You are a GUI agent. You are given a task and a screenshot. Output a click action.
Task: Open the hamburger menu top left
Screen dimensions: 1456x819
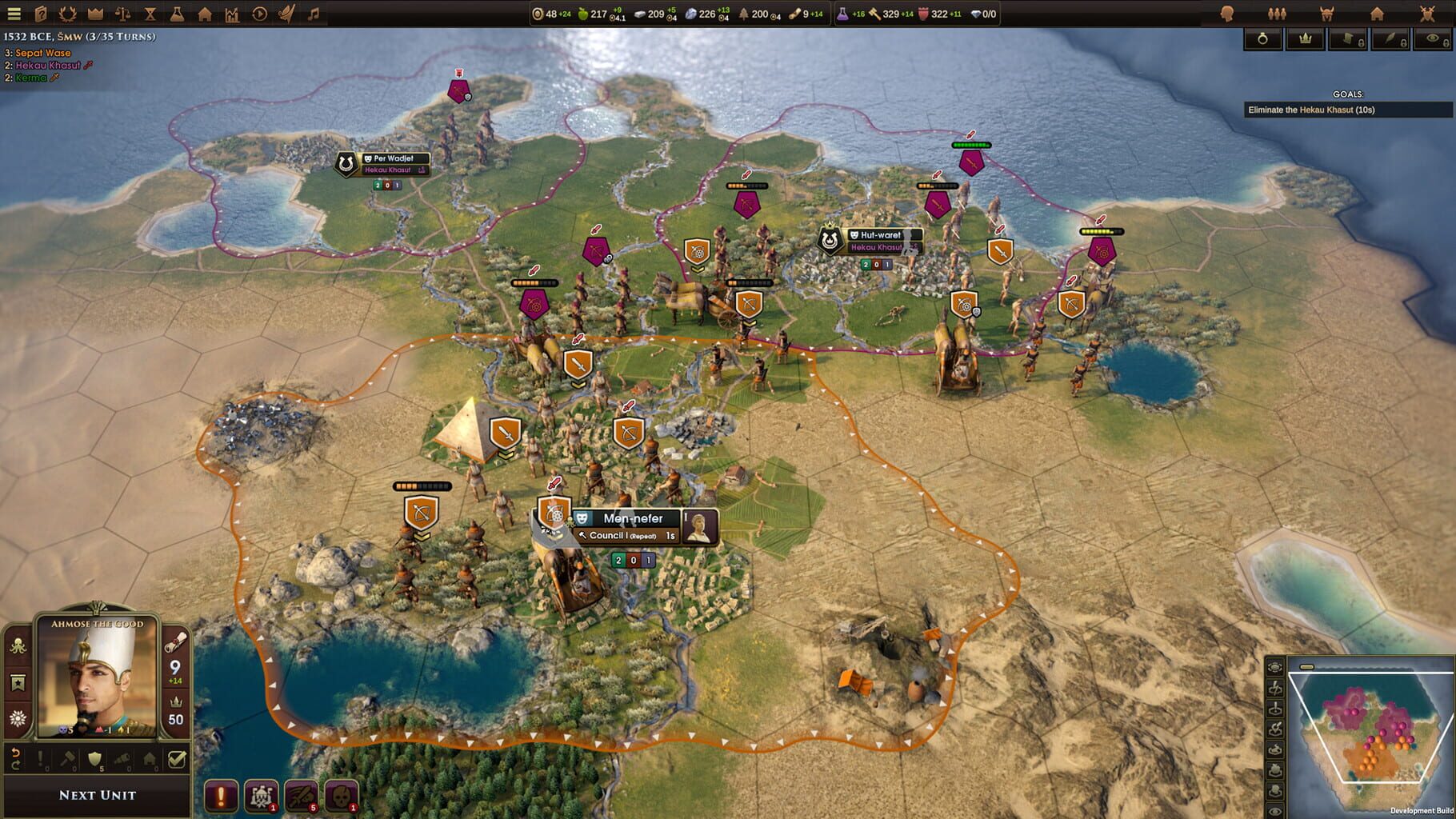(14, 14)
